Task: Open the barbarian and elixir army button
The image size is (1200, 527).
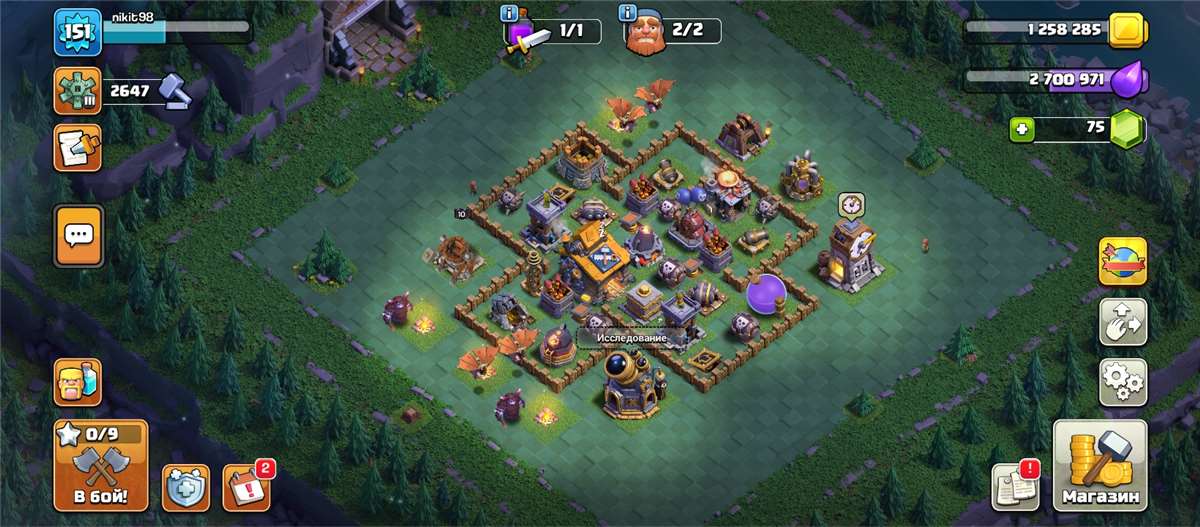Action: 78,383
